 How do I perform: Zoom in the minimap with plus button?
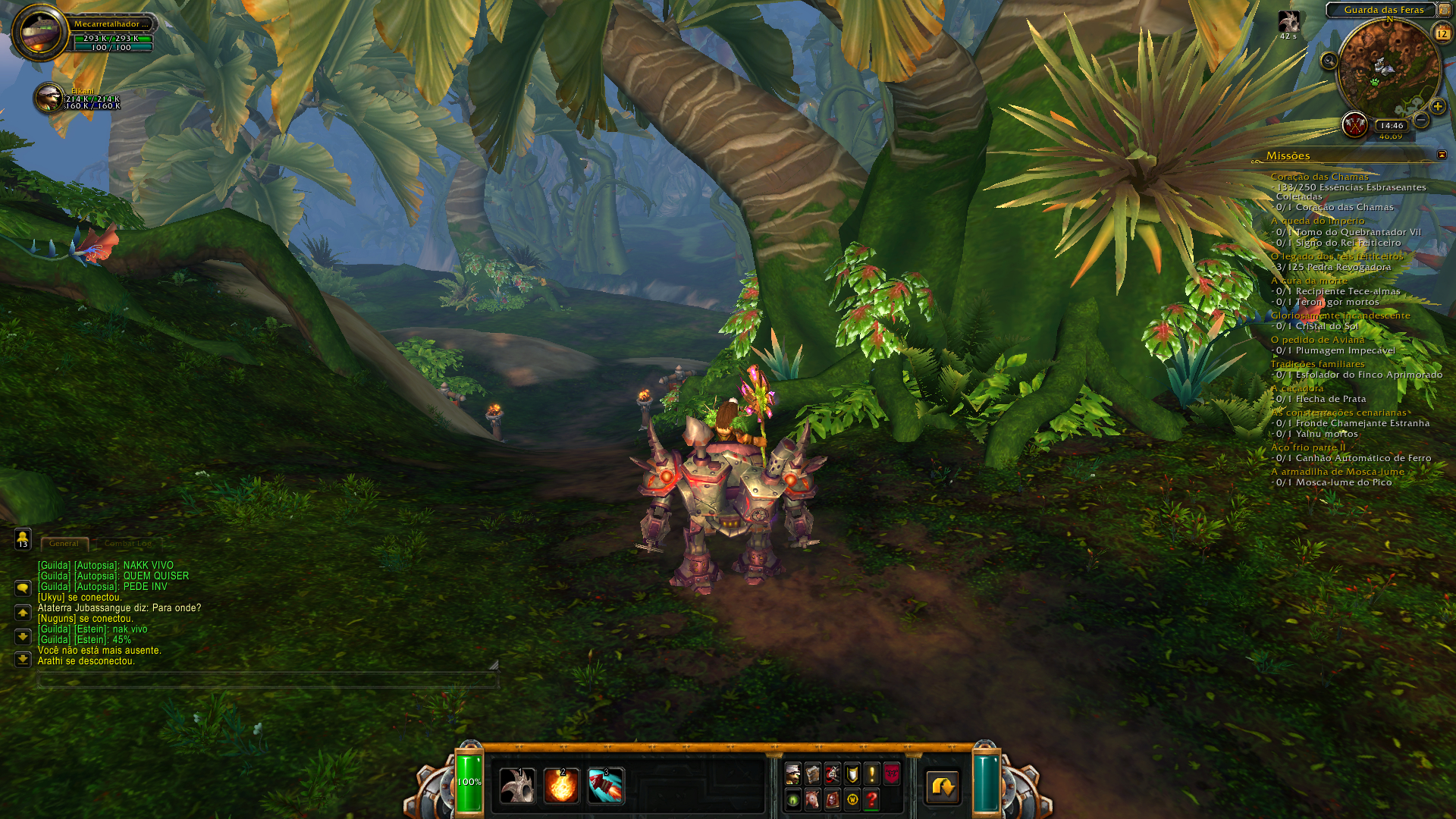tap(1438, 107)
